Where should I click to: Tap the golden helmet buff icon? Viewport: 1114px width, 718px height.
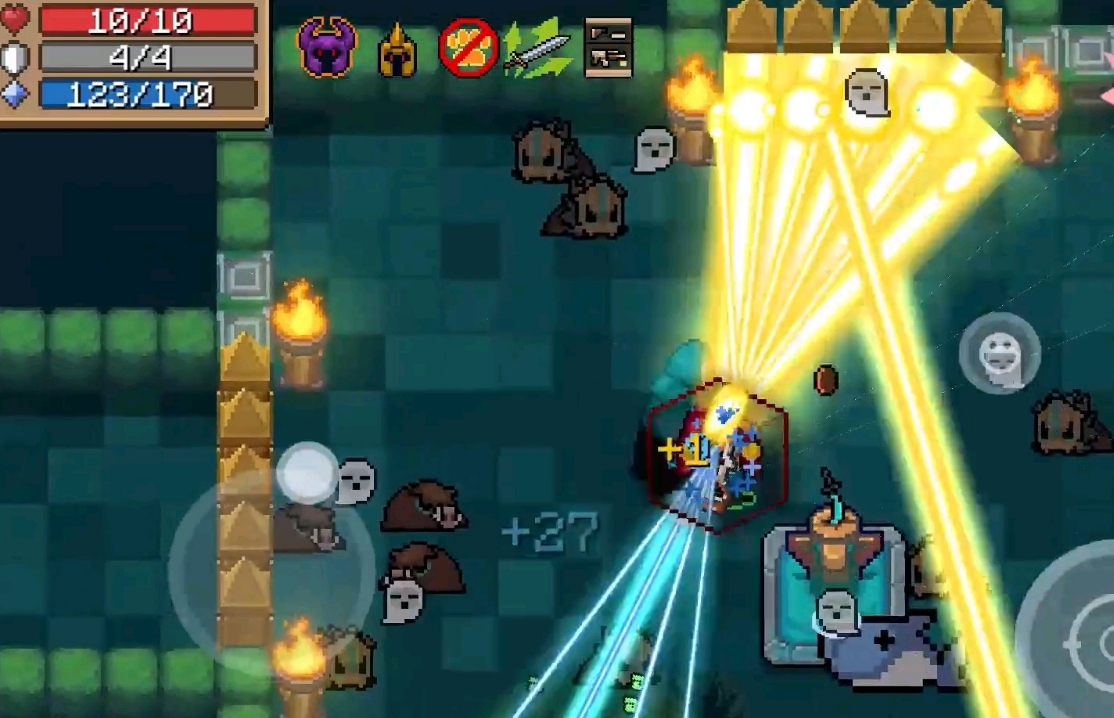[x=397, y=50]
